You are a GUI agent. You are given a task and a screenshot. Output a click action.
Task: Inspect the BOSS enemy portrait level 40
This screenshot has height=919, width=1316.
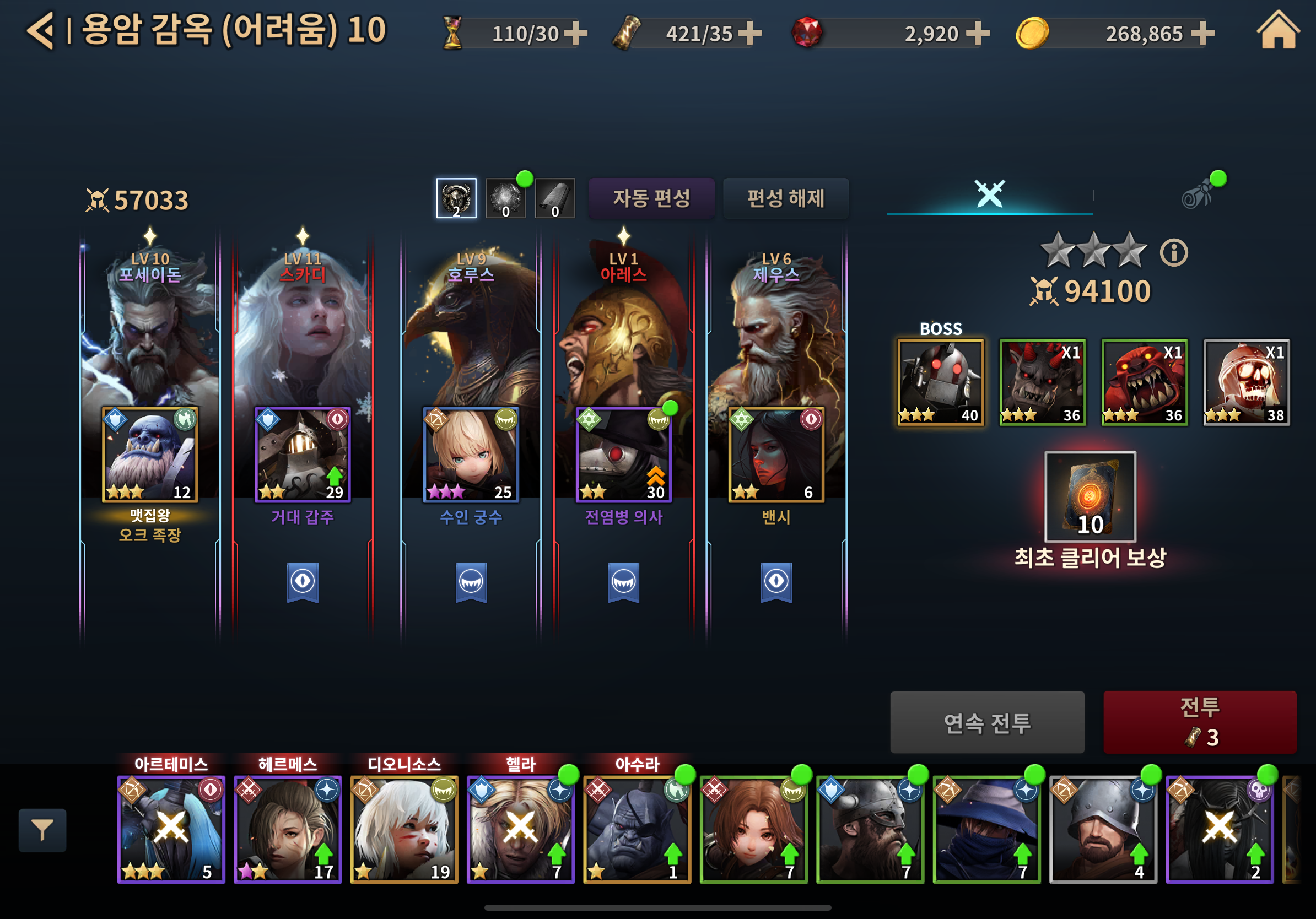click(940, 382)
